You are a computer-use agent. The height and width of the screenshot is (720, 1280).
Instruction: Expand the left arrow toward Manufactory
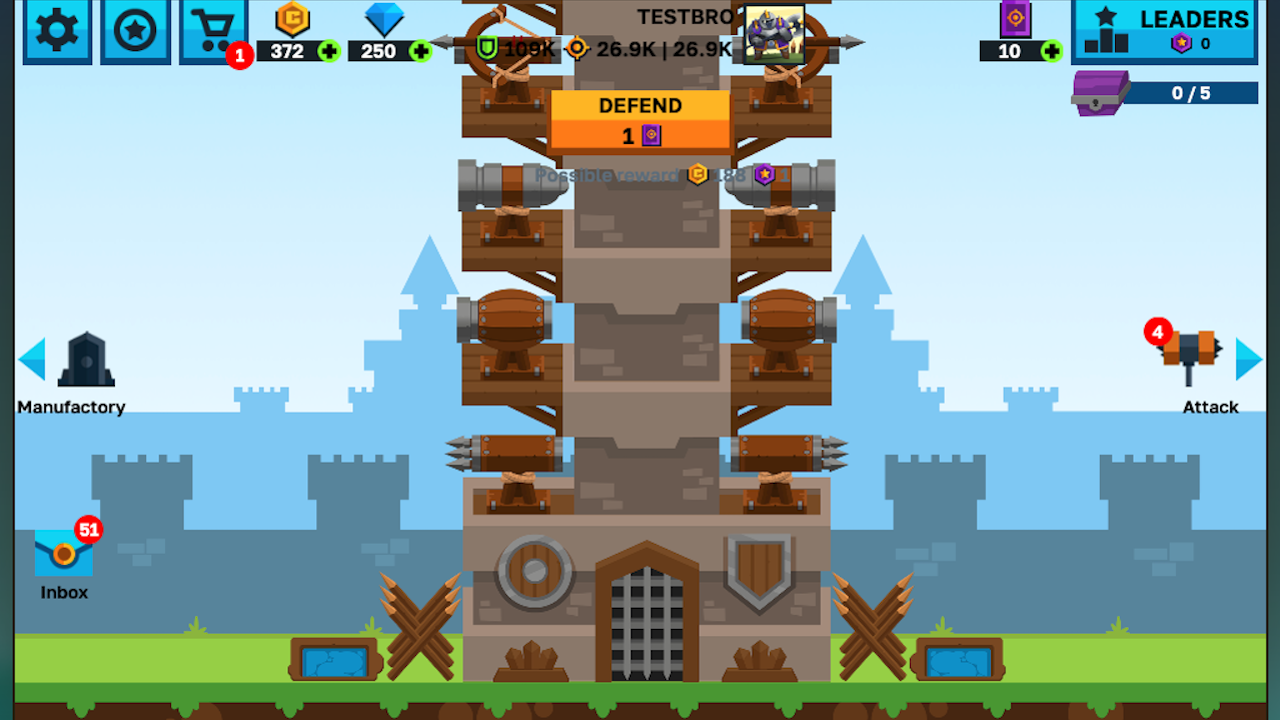point(31,360)
